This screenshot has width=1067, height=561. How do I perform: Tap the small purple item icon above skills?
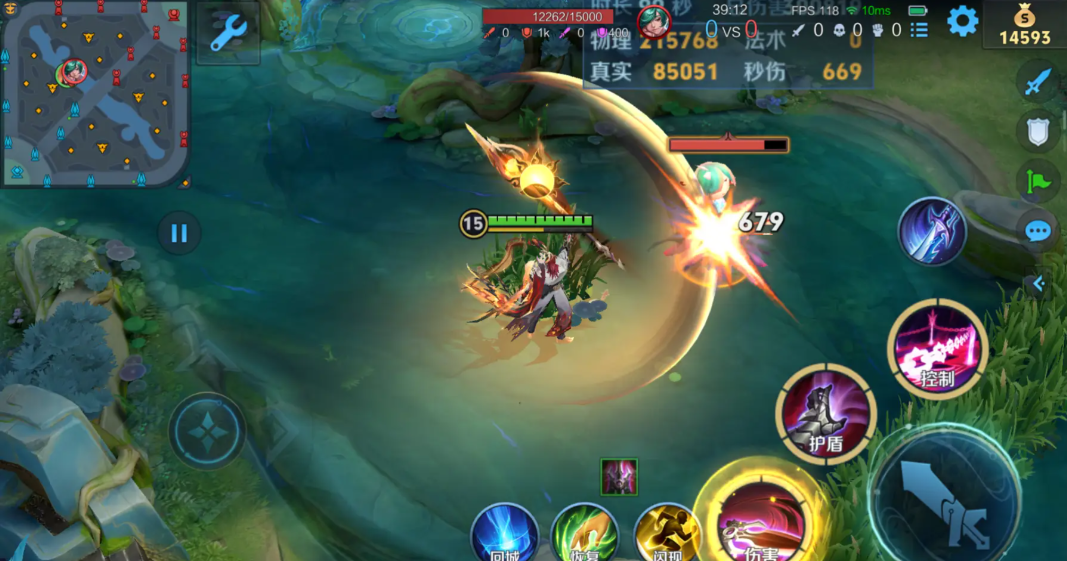tap(619, 477)
